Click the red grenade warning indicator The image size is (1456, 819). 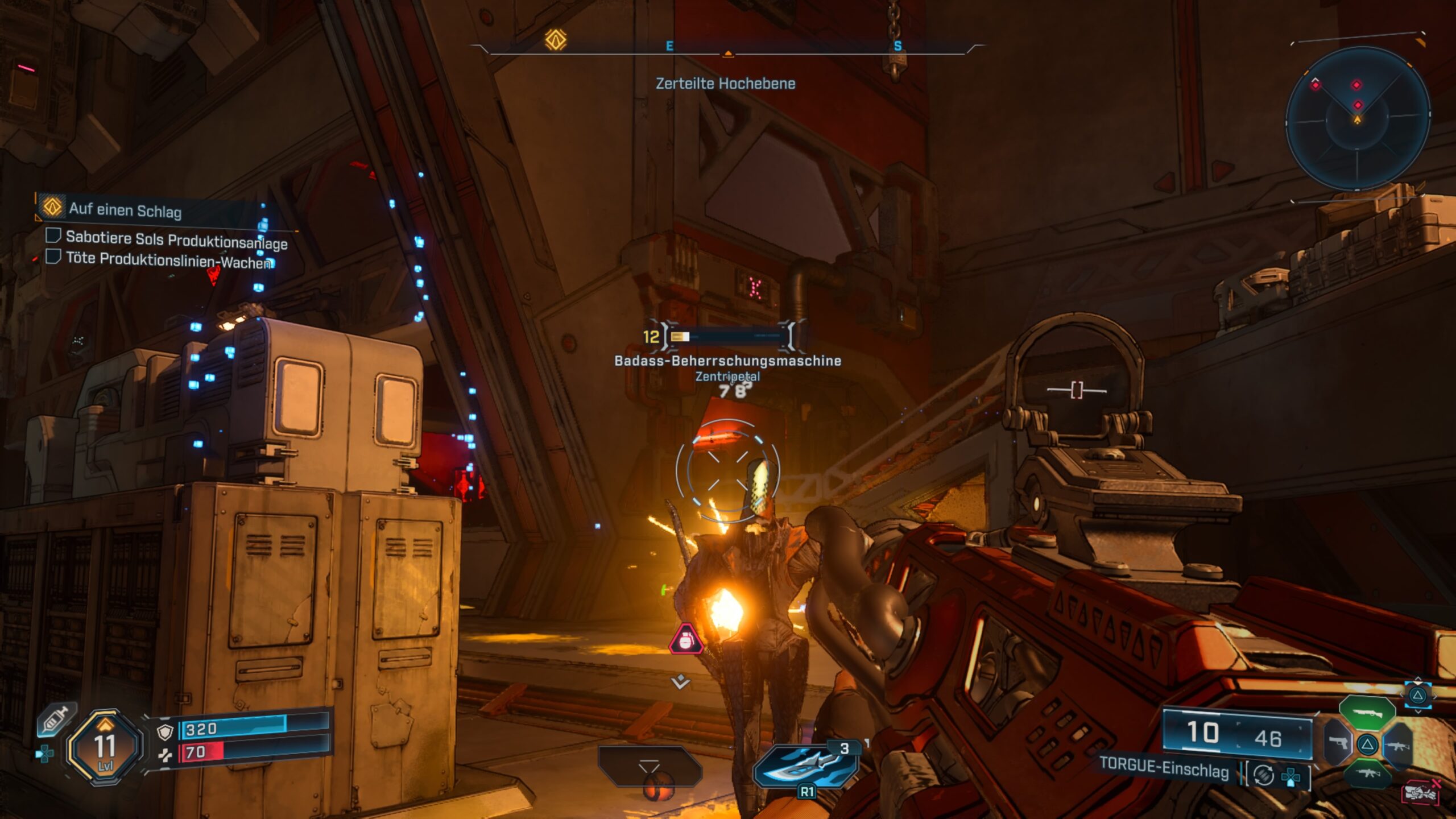click(x=685, y=640)
